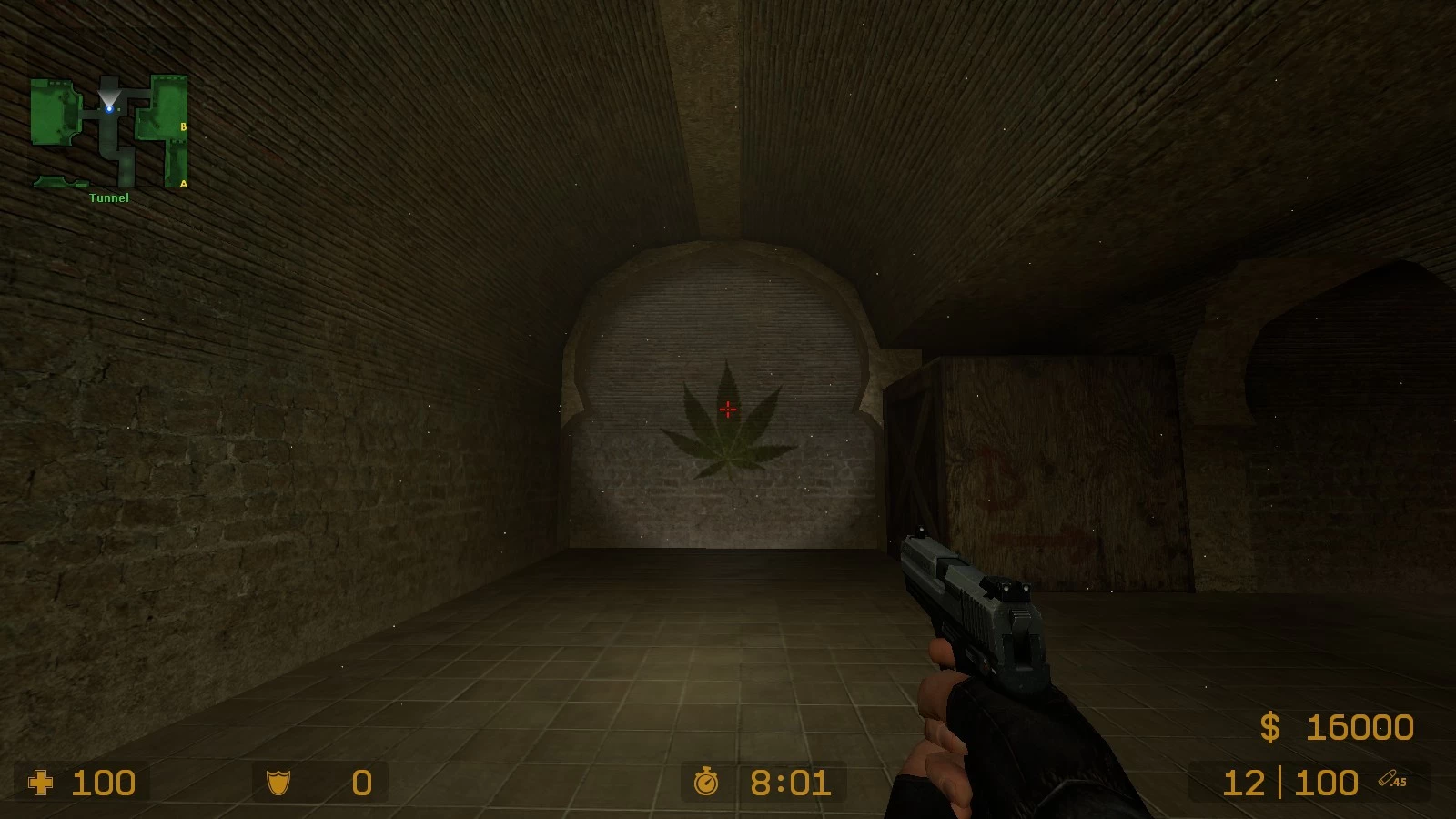The height and width of the screenshot is (819, 1456).
Task: Select bombsite A marker on the radar
Action: click(184, 184)
